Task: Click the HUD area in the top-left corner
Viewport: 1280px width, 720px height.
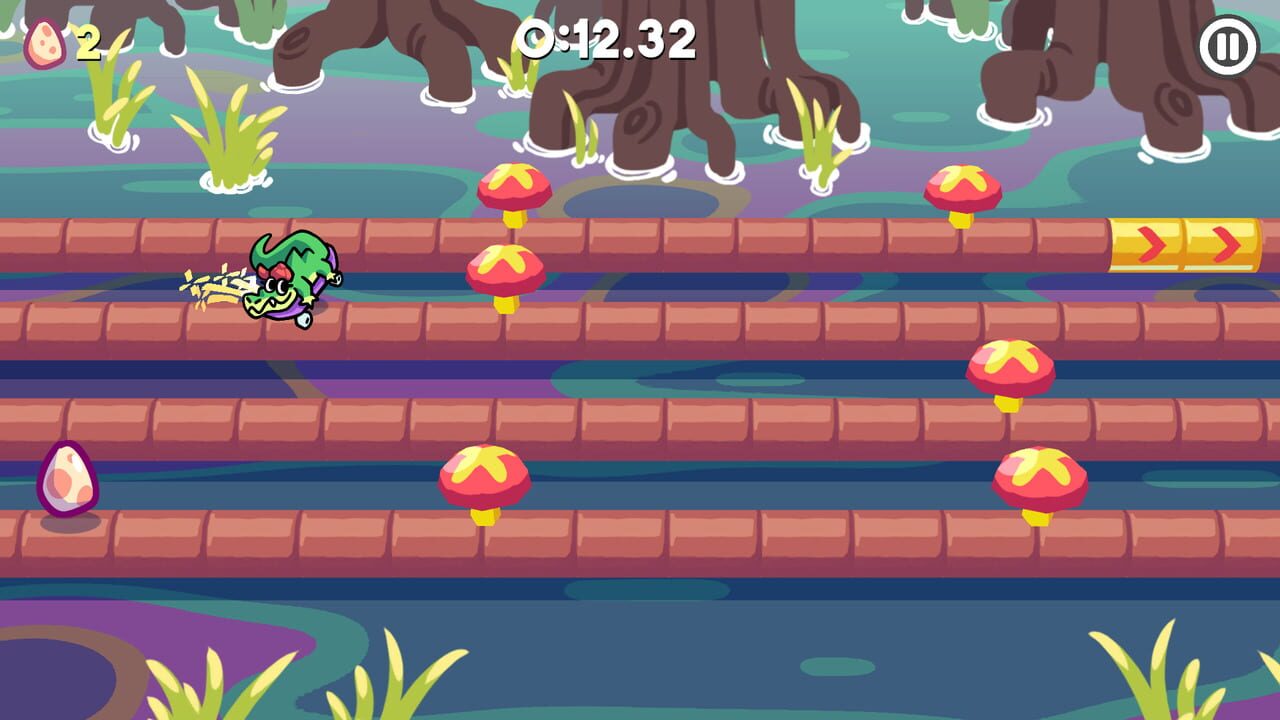Action: [x=65, y=40]
